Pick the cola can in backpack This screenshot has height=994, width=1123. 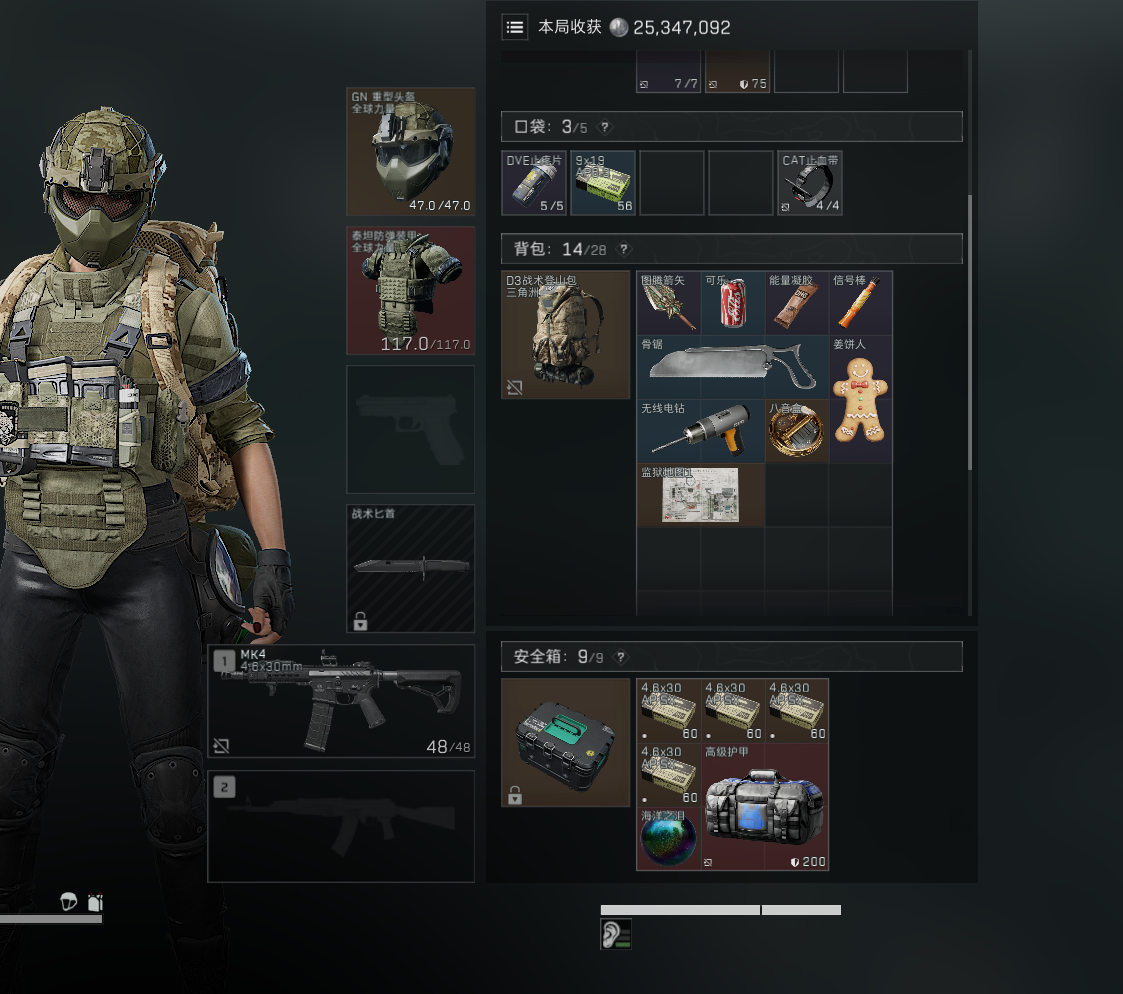[x=732, y=304]
